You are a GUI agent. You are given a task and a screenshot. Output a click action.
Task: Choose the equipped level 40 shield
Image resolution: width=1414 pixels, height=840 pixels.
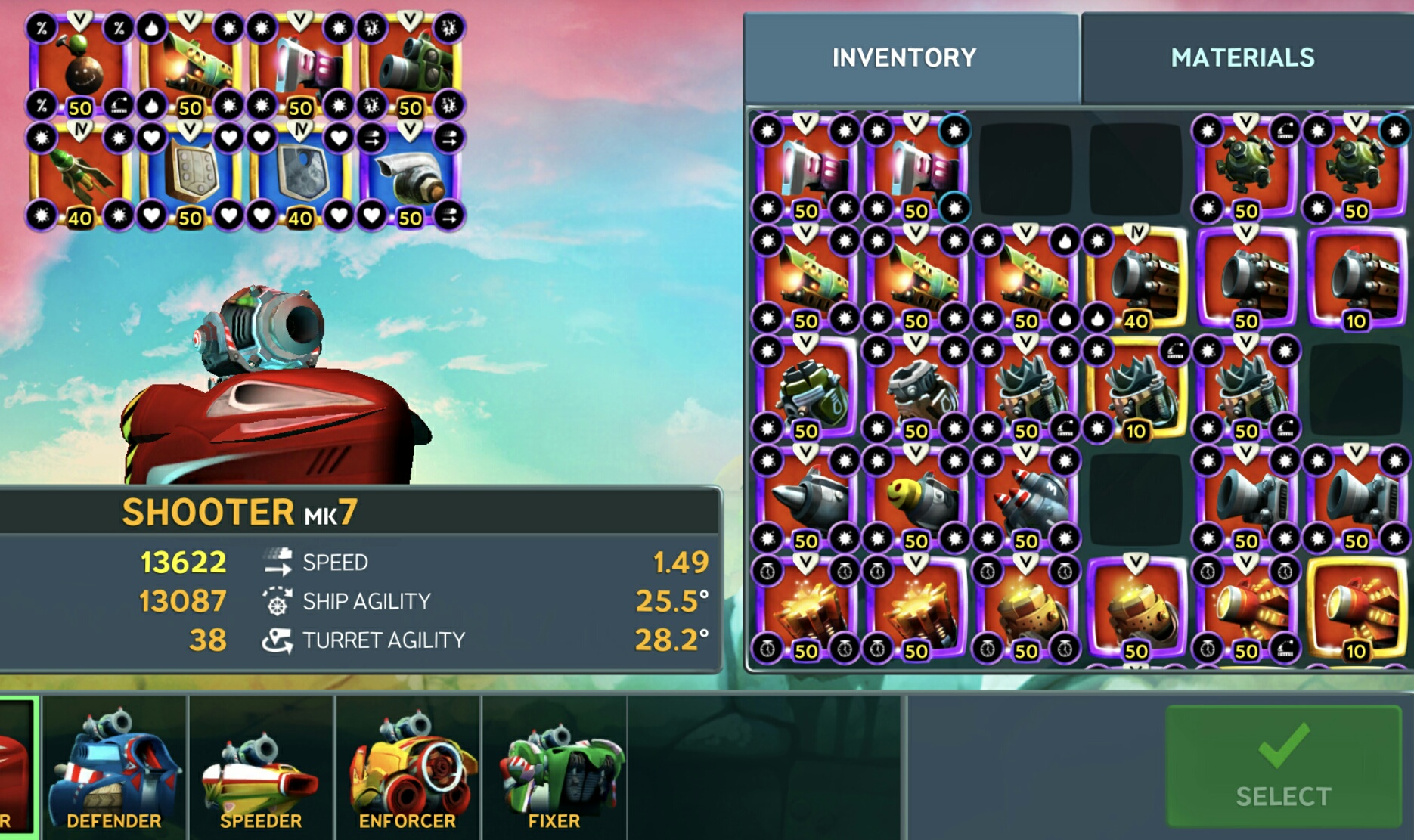tap(300, 175)
